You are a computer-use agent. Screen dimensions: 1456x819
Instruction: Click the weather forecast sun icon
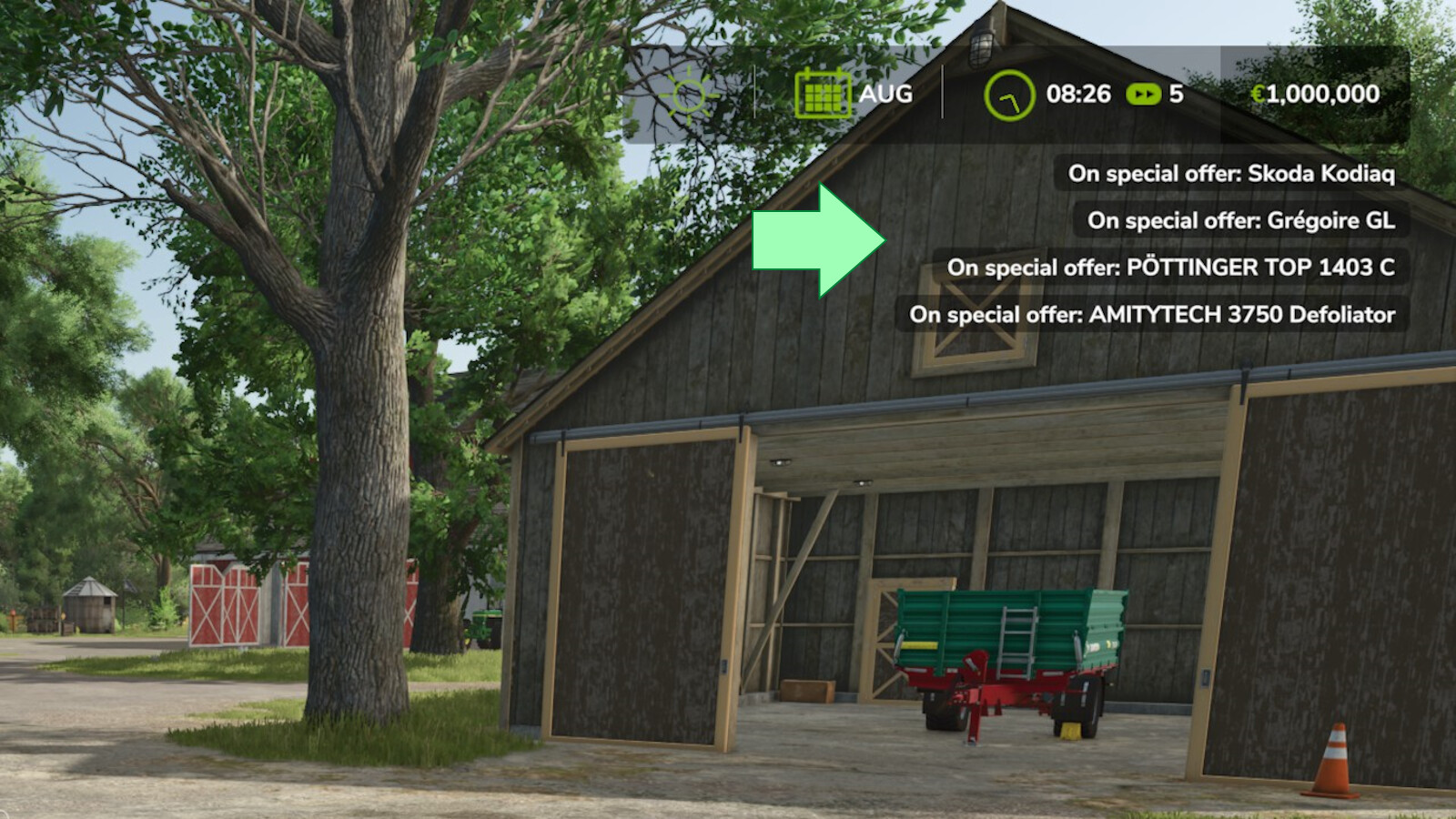[x=689, y=95]
